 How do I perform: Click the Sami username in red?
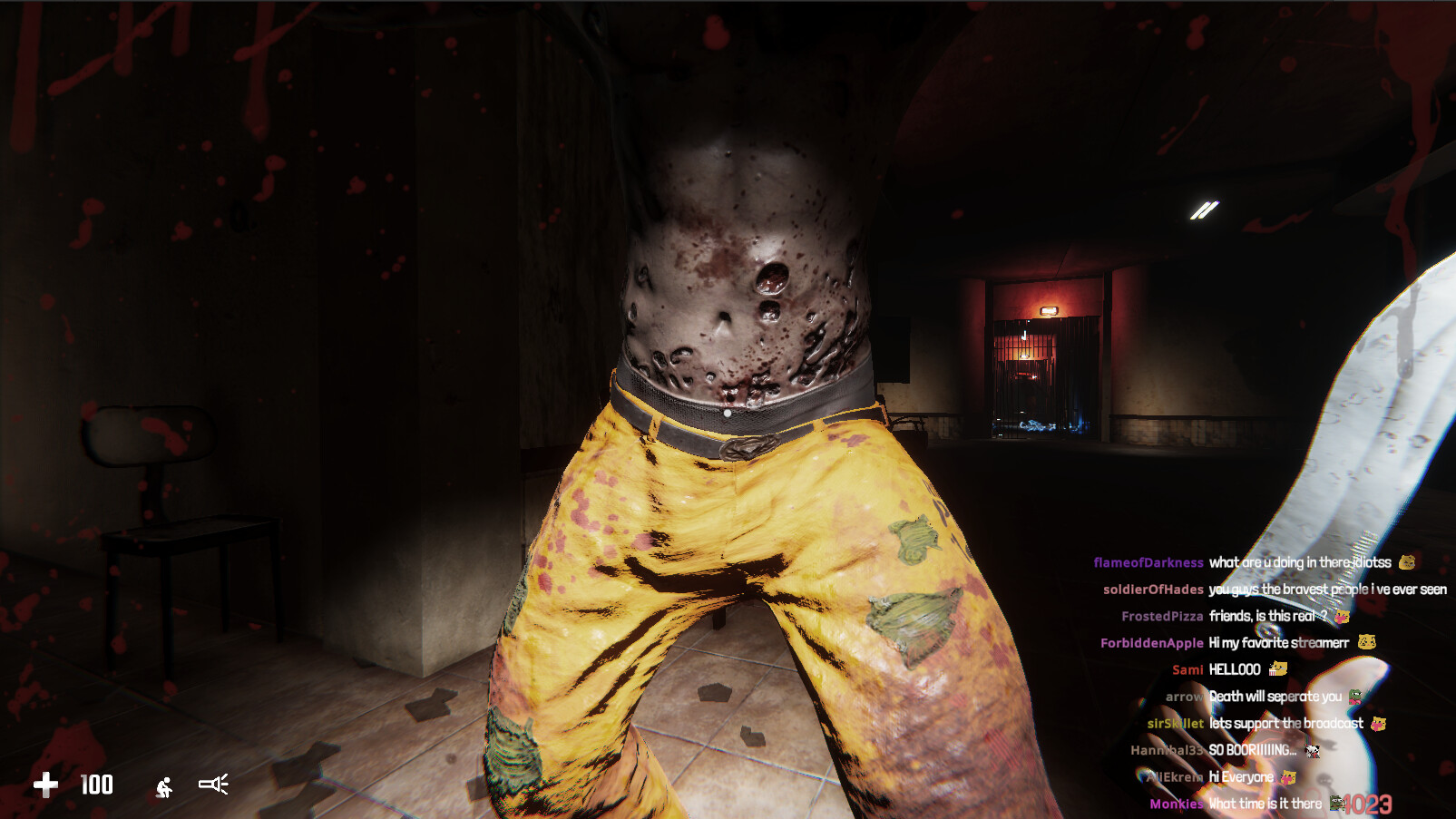[x=1187, y=669]
